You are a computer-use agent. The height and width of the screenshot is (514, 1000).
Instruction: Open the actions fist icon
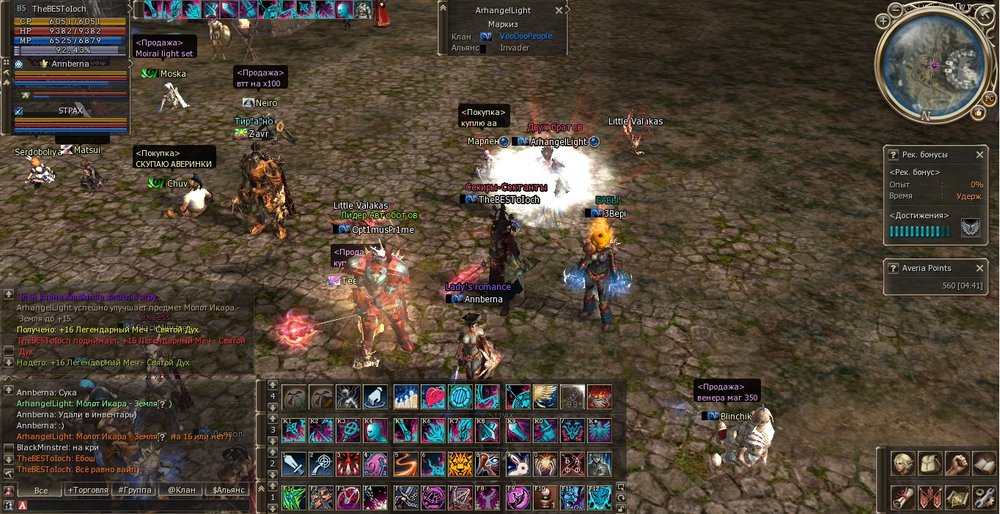click(x=958, y=464)
